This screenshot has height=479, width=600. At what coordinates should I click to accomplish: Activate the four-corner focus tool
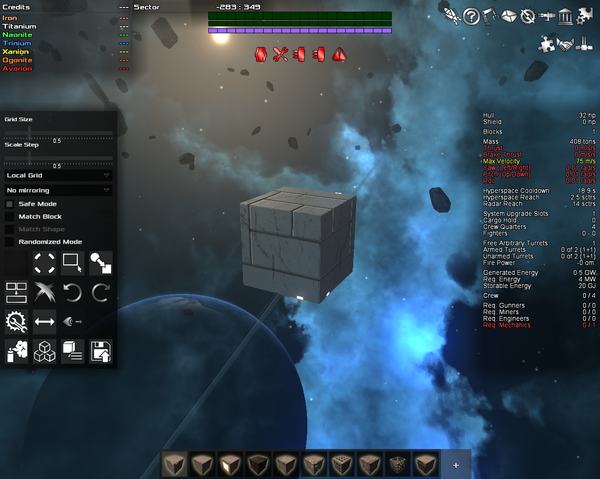click(44, 263)
